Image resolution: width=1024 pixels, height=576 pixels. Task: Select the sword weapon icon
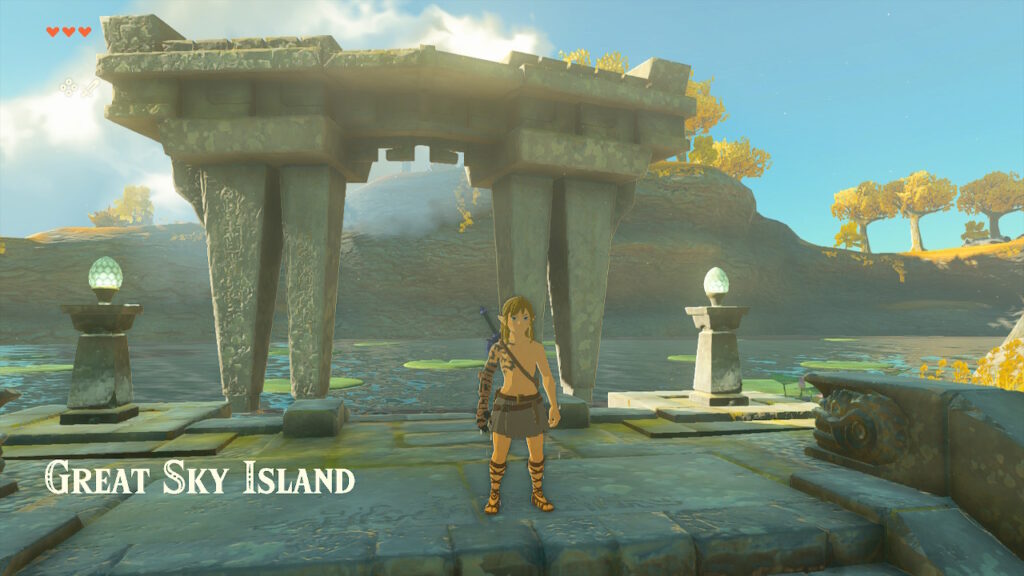[89, 88]
